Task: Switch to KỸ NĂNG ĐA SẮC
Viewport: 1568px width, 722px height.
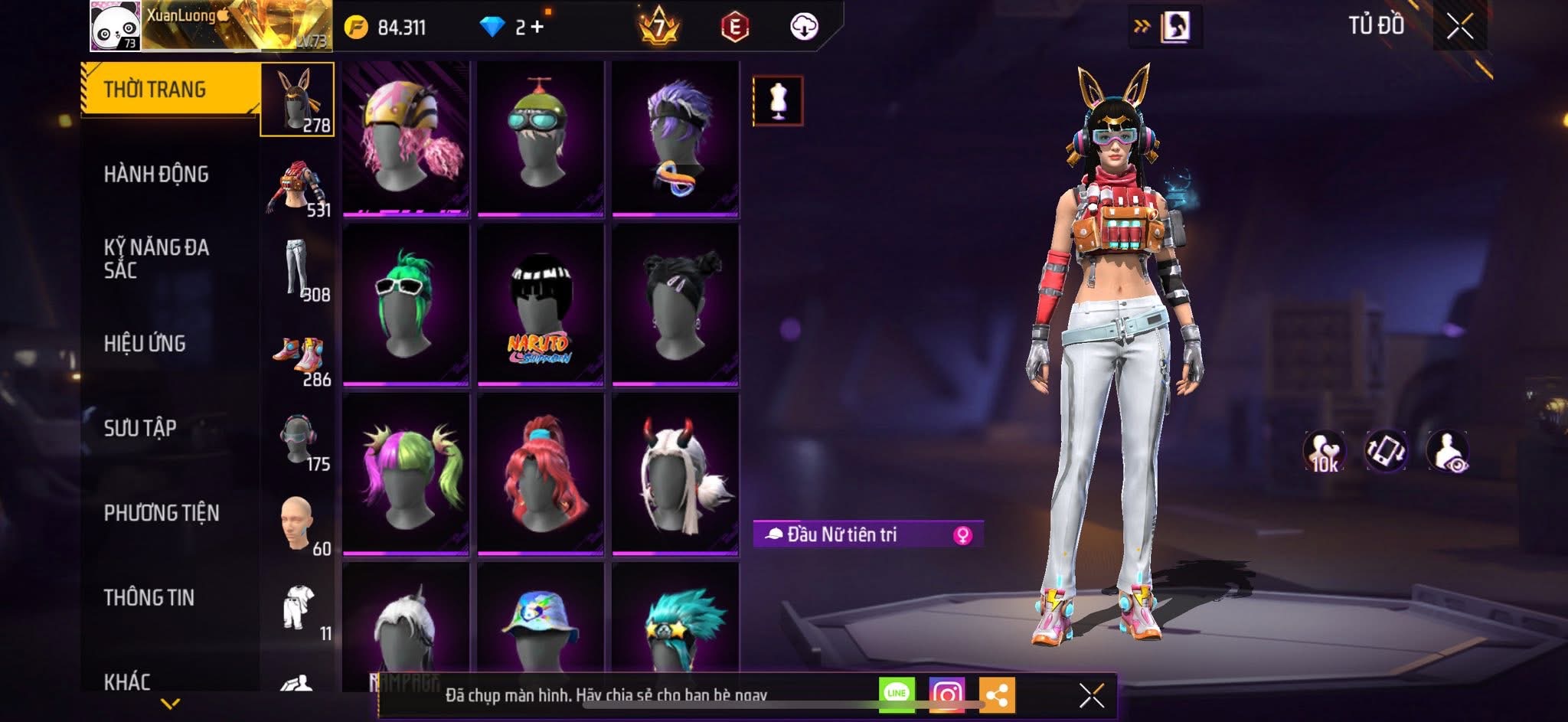Action: tap(157, 259)
